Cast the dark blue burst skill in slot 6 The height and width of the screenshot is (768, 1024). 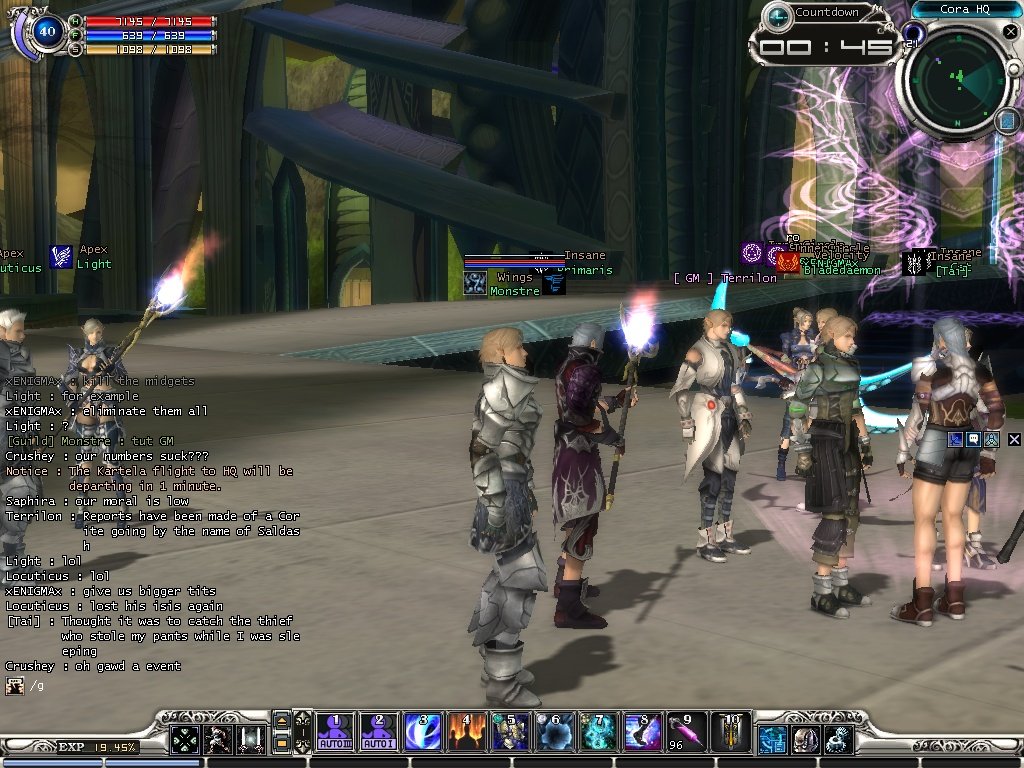pos(554,733)
